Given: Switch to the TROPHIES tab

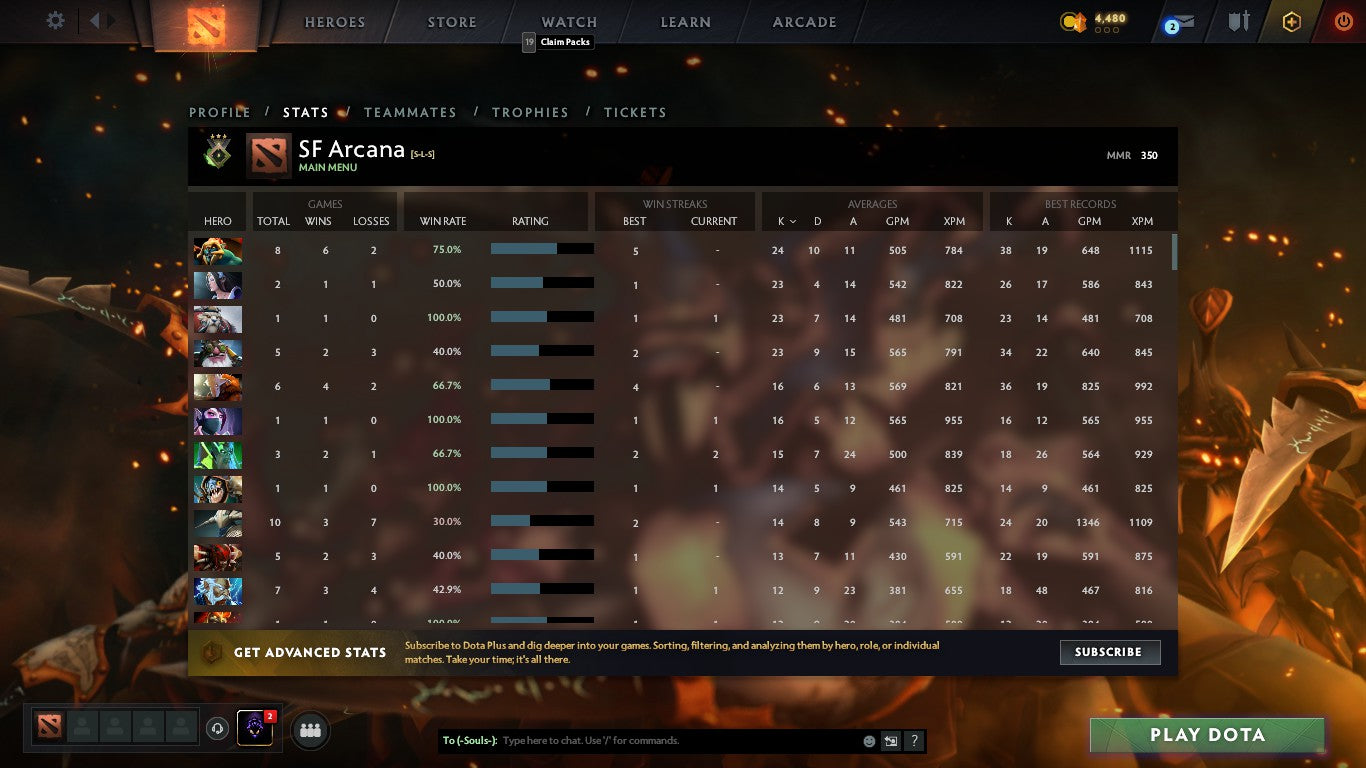Looking at the screenshot, I should (x=530, y=112).
